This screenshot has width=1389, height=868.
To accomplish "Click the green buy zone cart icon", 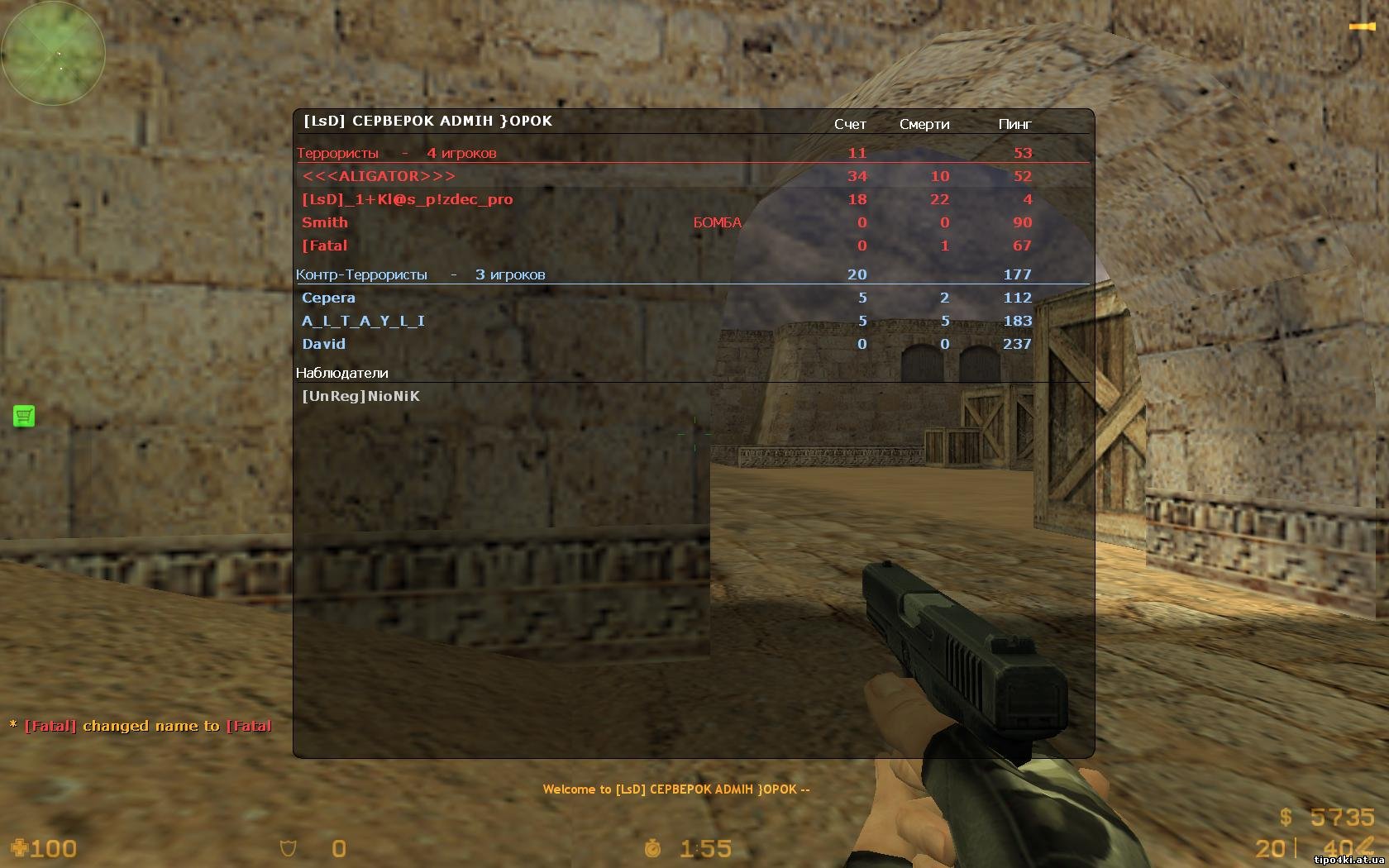I will click(x=24, y=416).
